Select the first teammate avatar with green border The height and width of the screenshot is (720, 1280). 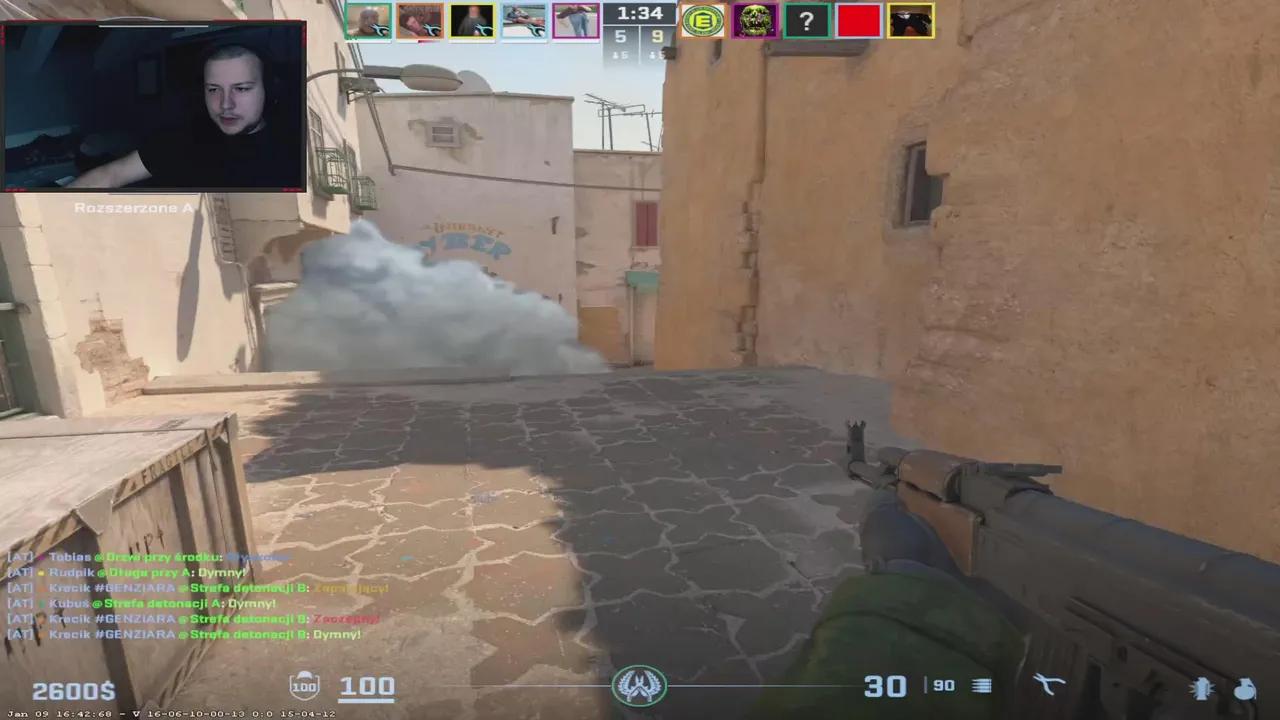coord(369,20)
